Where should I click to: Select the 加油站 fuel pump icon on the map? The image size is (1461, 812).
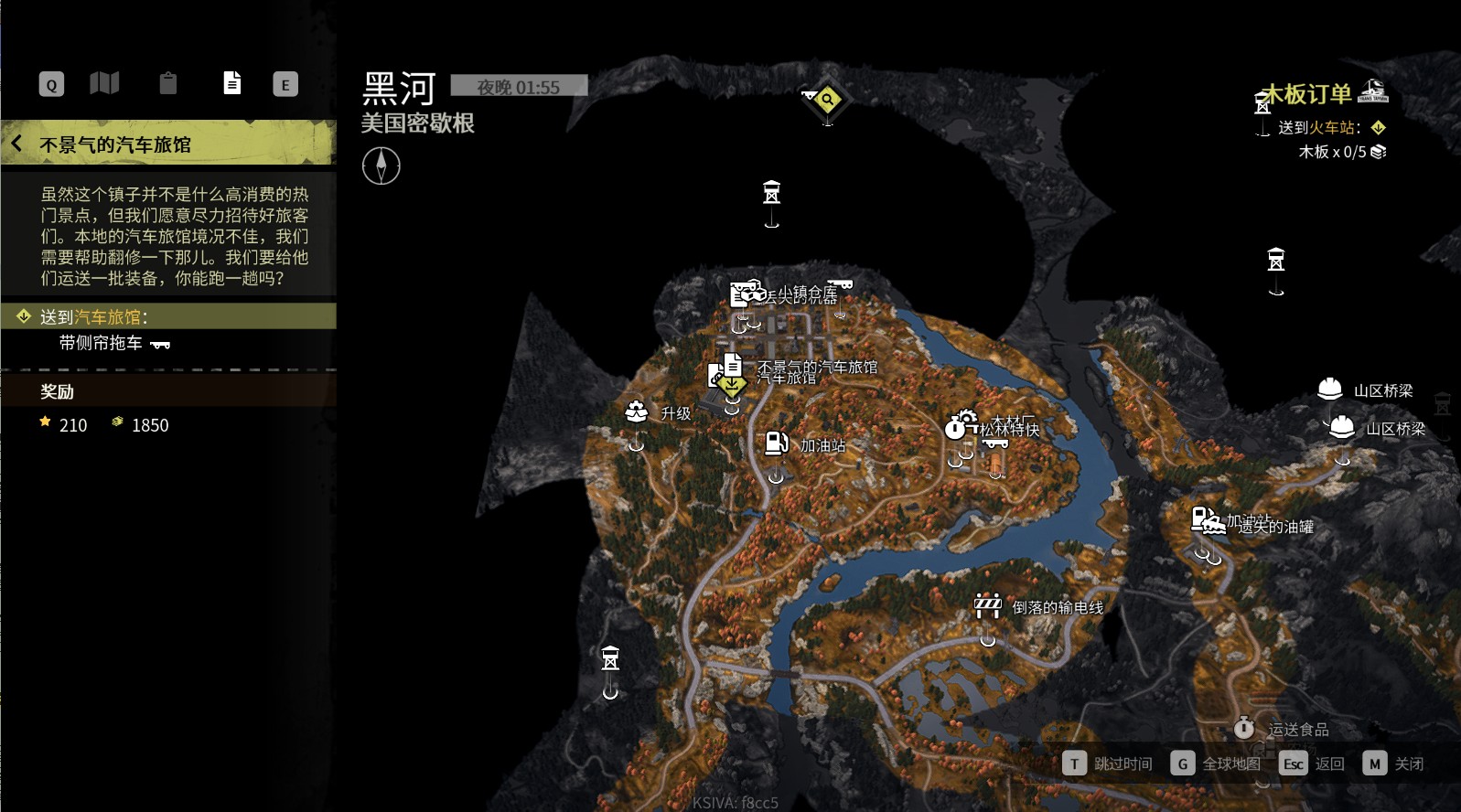(777, 443)
